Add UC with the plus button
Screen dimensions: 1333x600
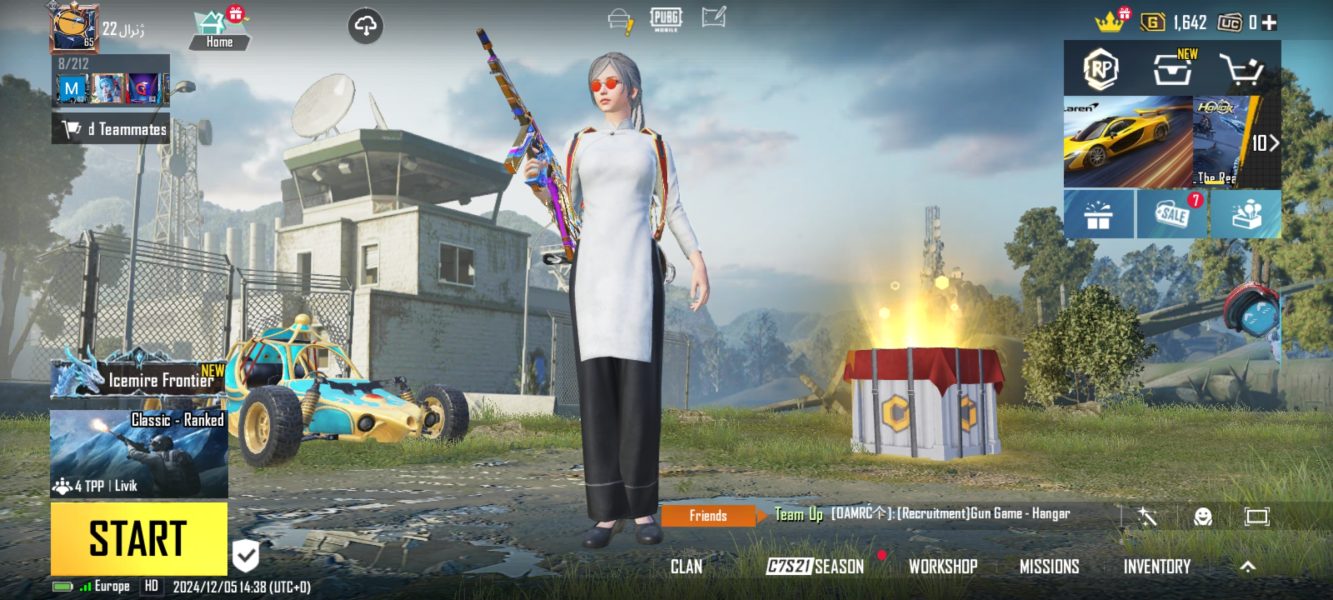[1269, 22]
